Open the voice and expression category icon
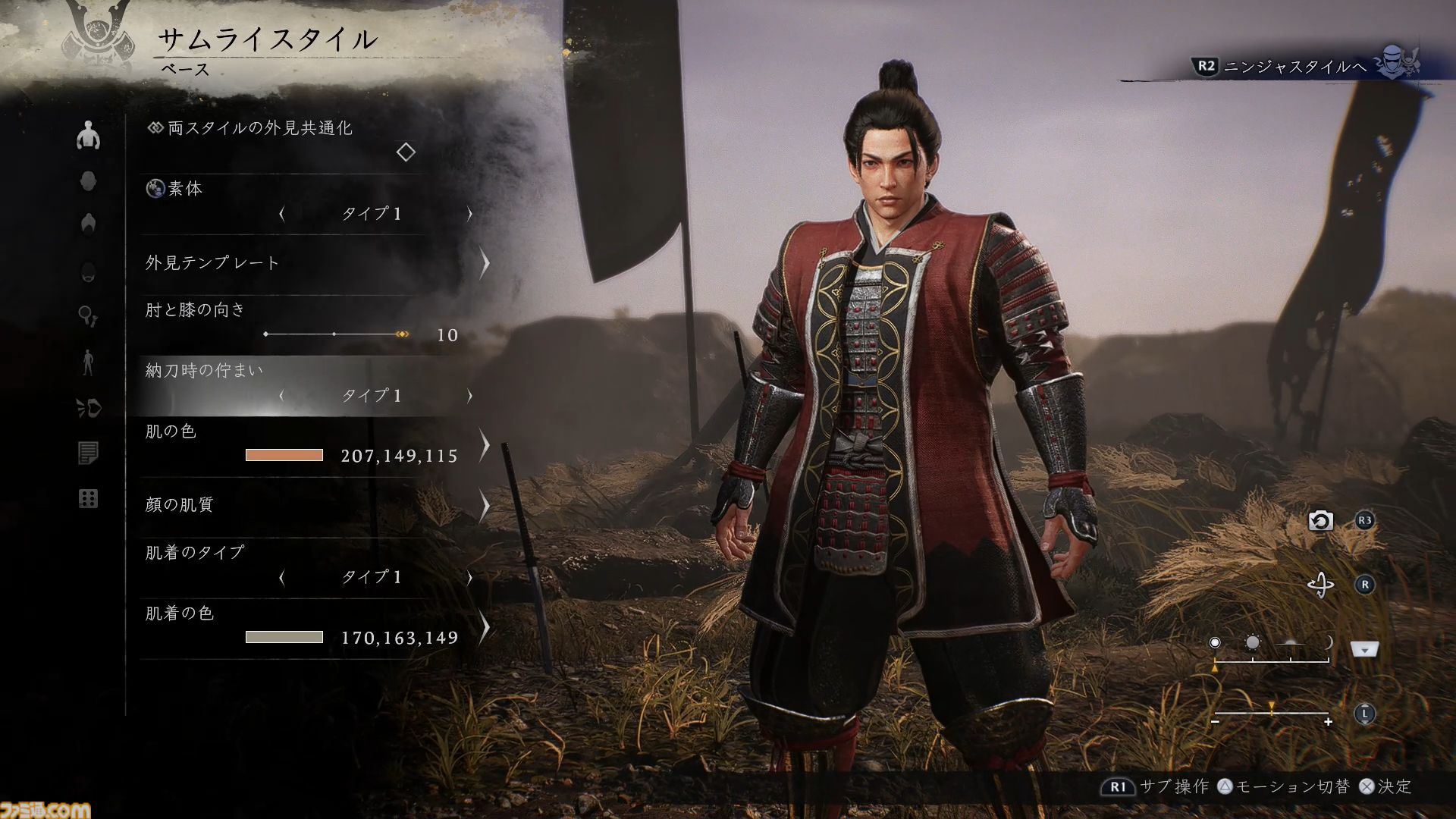 pyautogui.click(x=90, y=406)
